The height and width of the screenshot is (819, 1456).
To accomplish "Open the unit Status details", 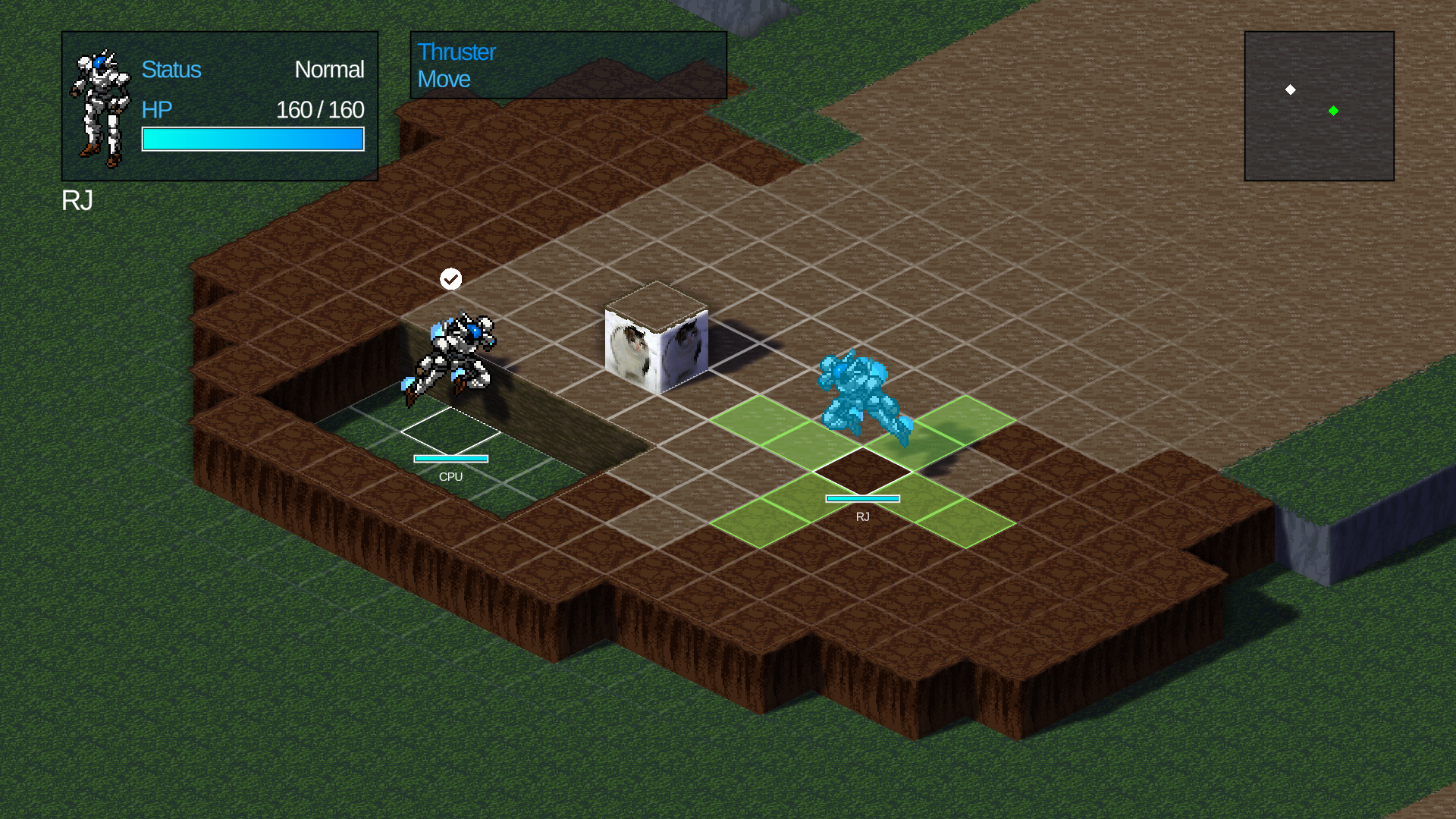I will (x=171, y=70).
